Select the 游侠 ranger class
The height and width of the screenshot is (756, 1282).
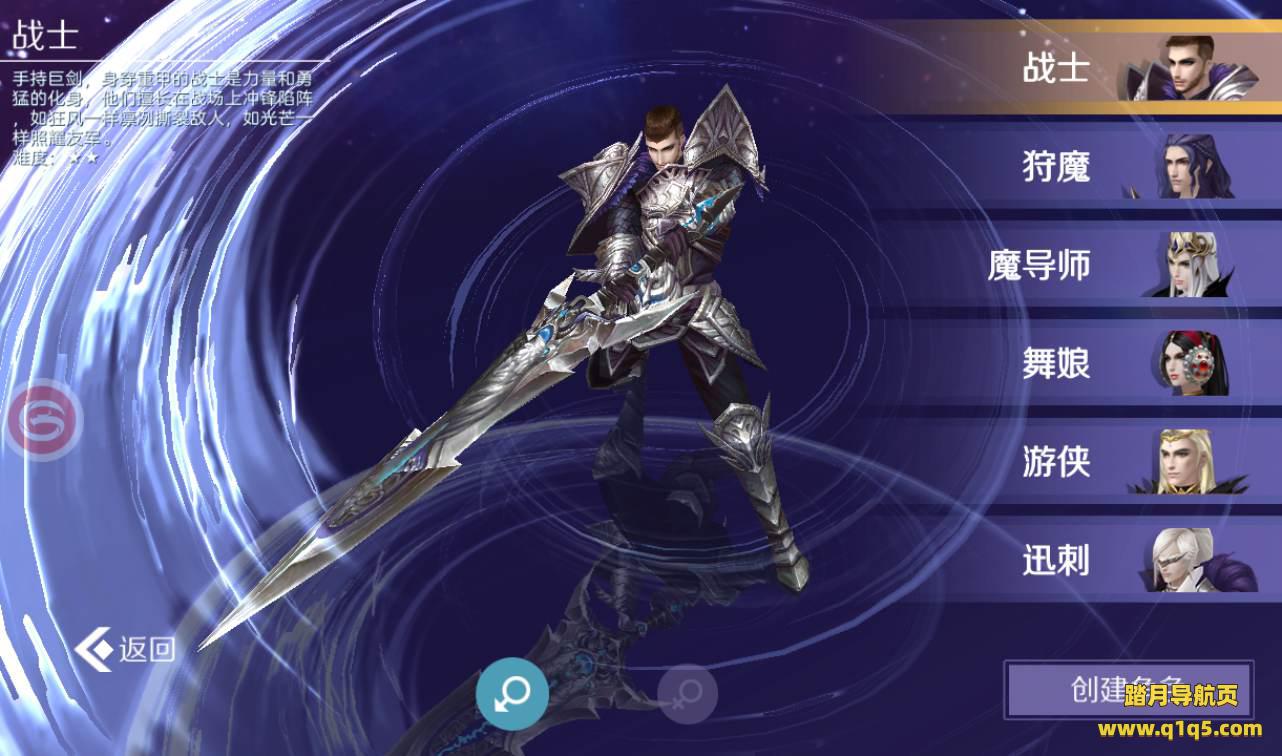(x=1100, y=462)
